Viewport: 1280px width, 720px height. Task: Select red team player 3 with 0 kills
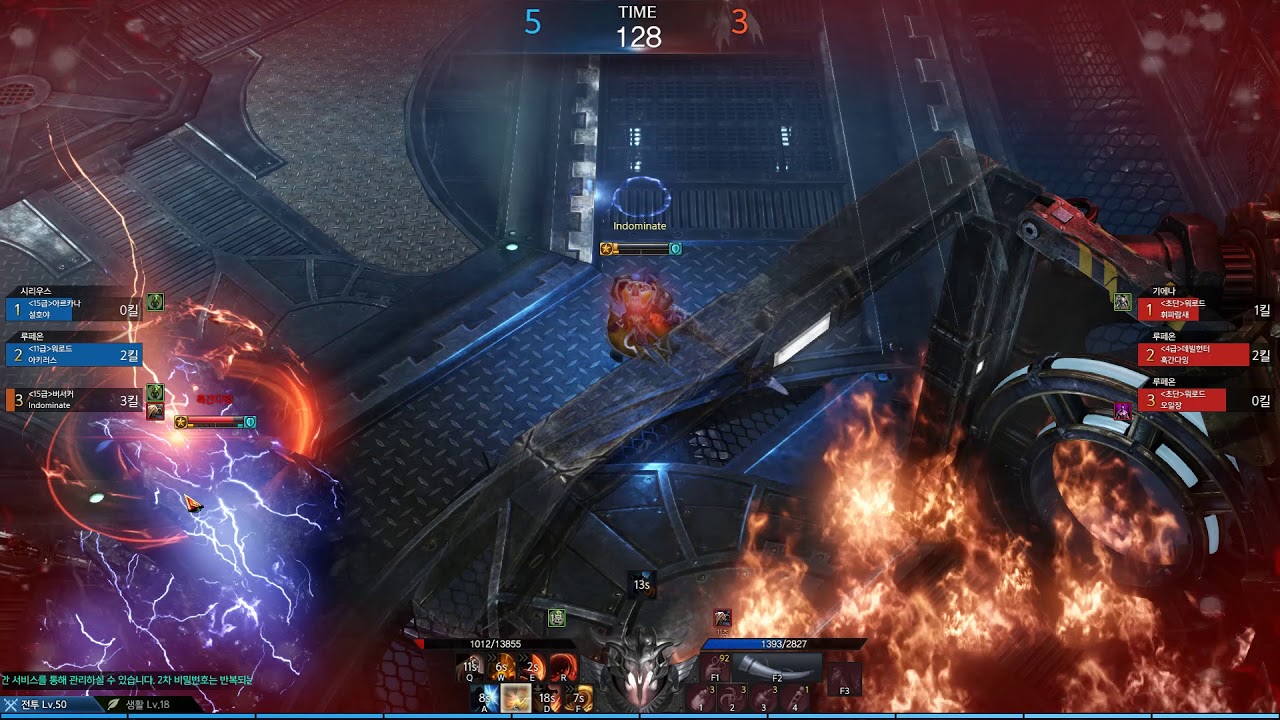(1193, 400)
